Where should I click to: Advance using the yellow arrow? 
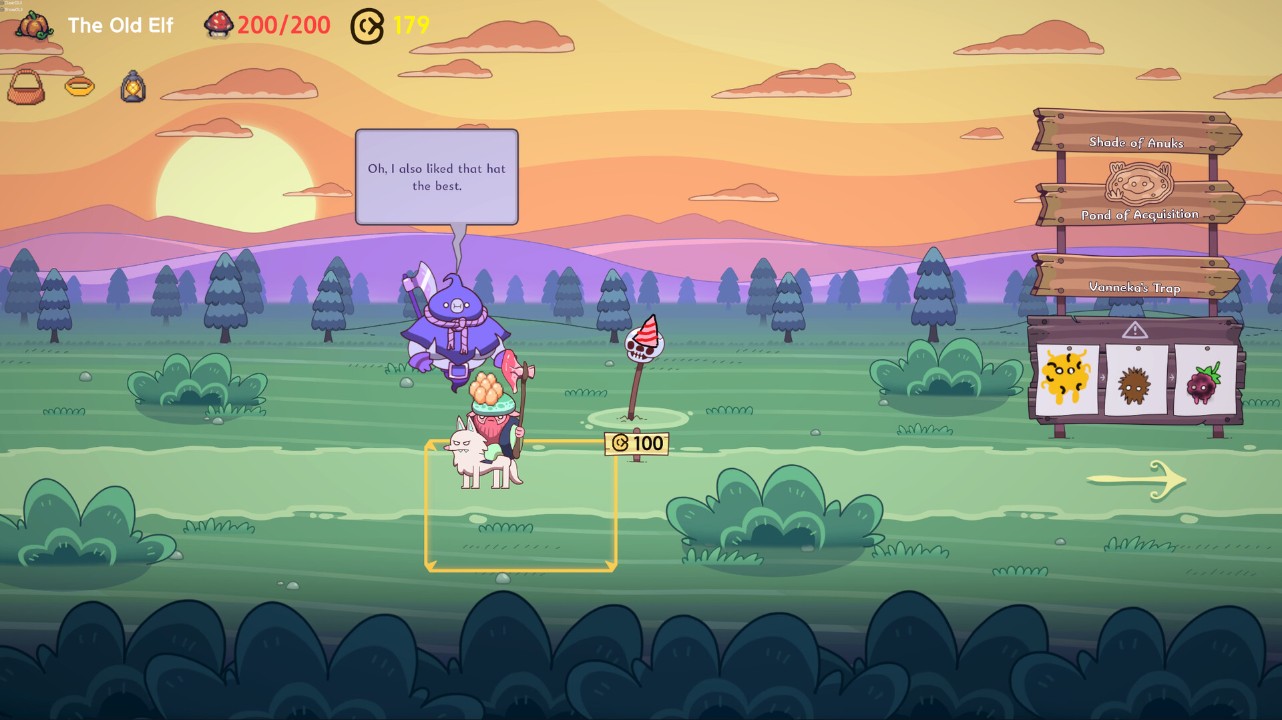tap(1136, 480)
